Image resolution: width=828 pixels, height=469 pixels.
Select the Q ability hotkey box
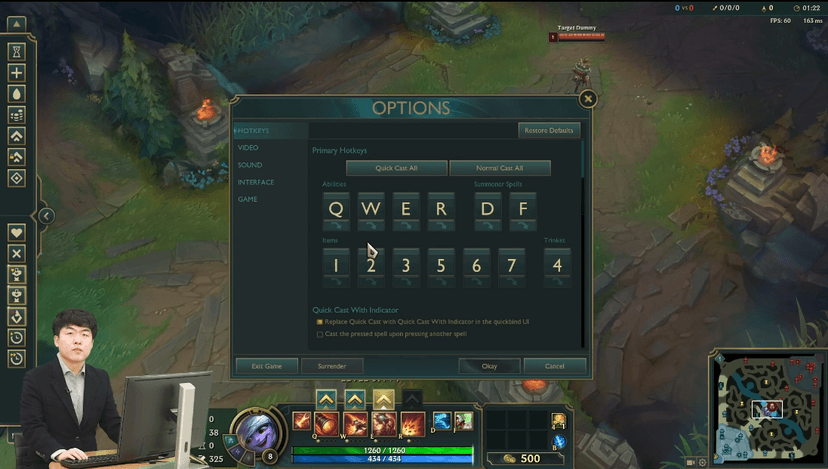pos(336,210)
